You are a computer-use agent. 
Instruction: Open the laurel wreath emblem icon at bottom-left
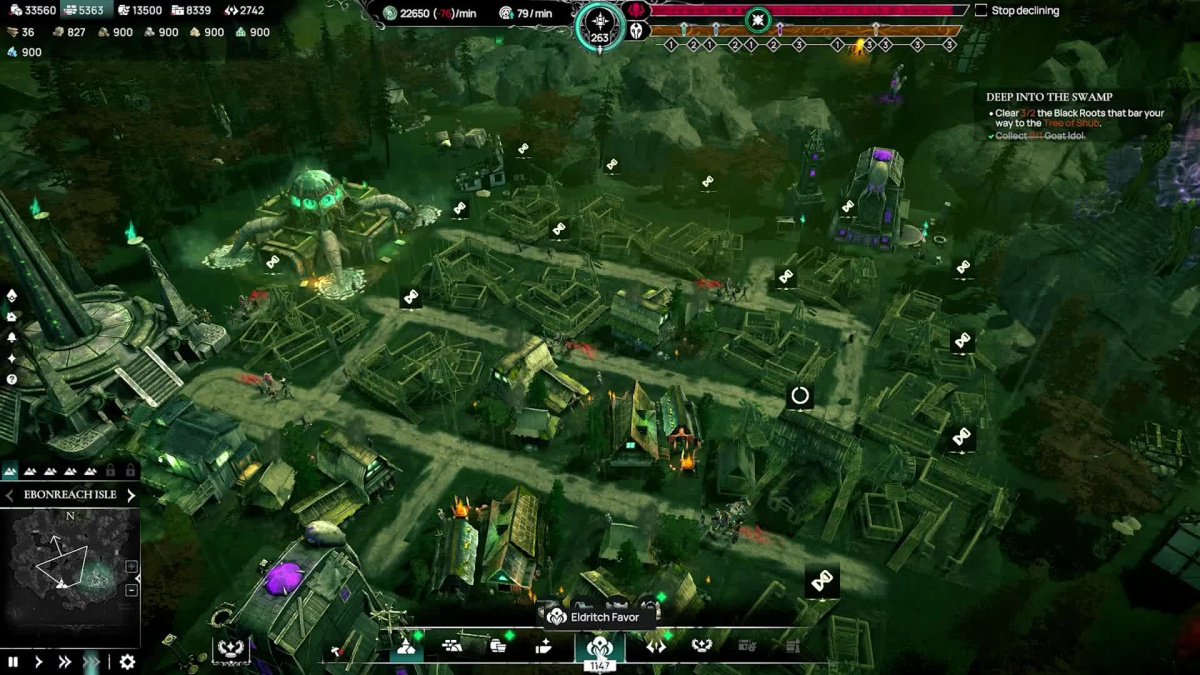tap(232, 648)
